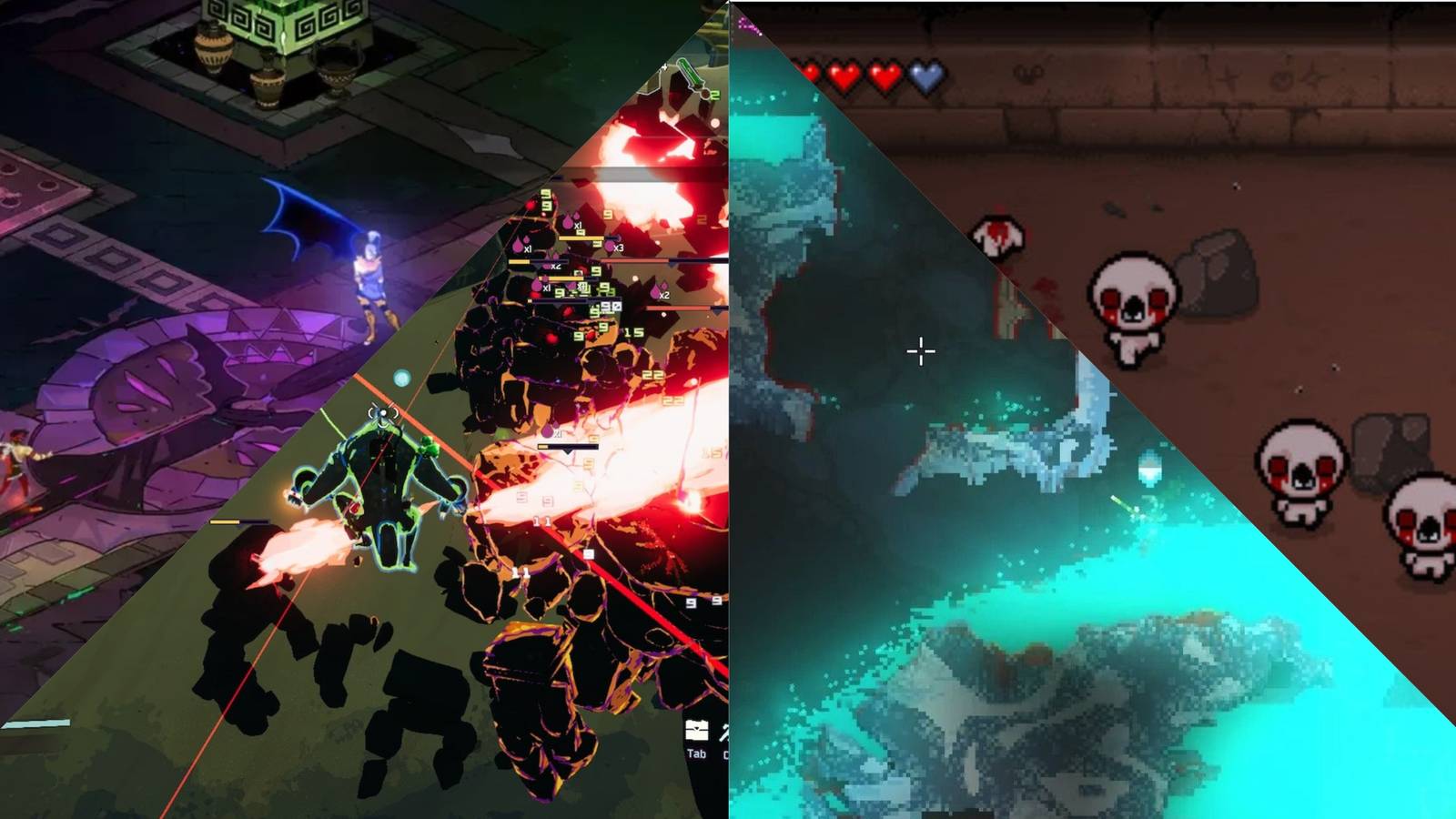Screen dimensions: 1456x819
Task: Click the damage number 22 over the swarm
Action: point(652,373)
